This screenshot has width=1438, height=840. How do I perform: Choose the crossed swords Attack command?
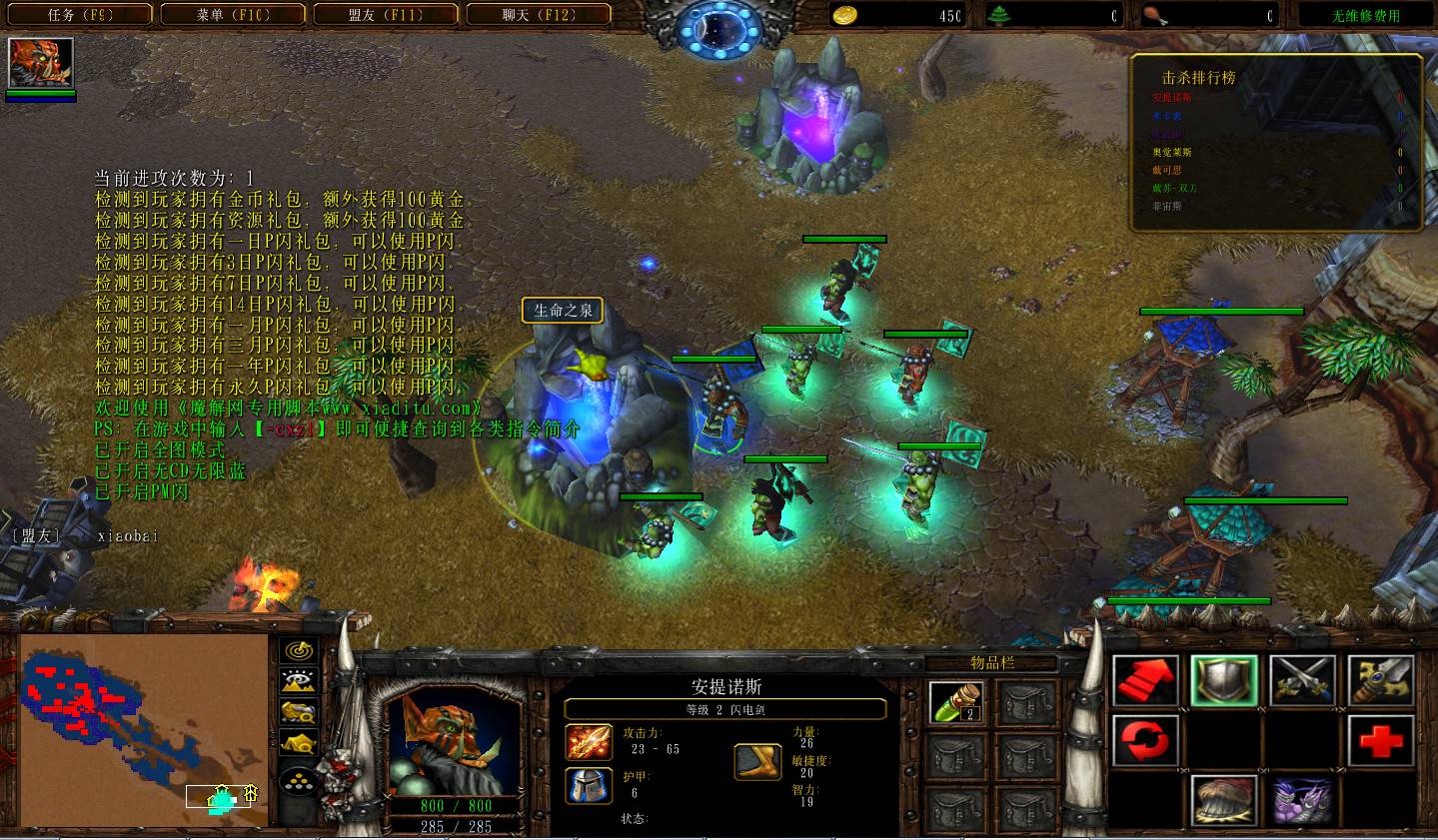[1302, 680]
